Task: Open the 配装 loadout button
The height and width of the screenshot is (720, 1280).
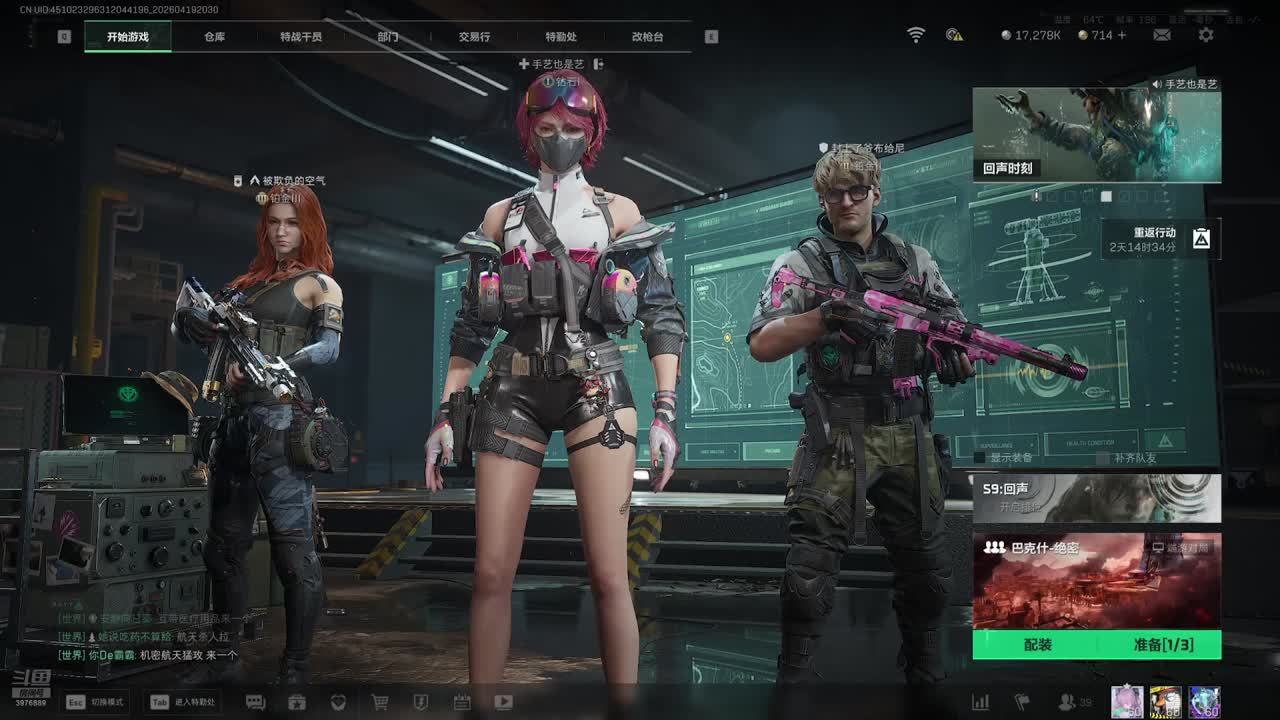Action: tap(1038, 645)
